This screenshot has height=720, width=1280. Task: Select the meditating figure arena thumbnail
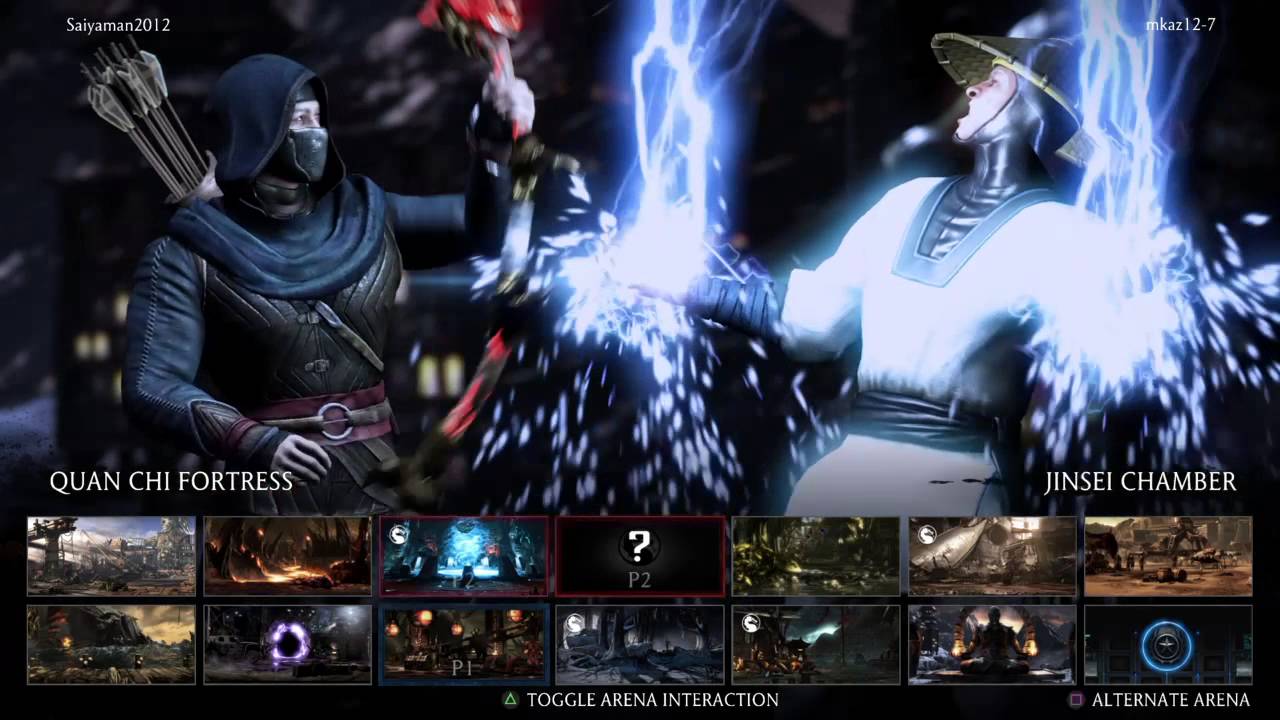pyautogui.click(x=991, y=645)
